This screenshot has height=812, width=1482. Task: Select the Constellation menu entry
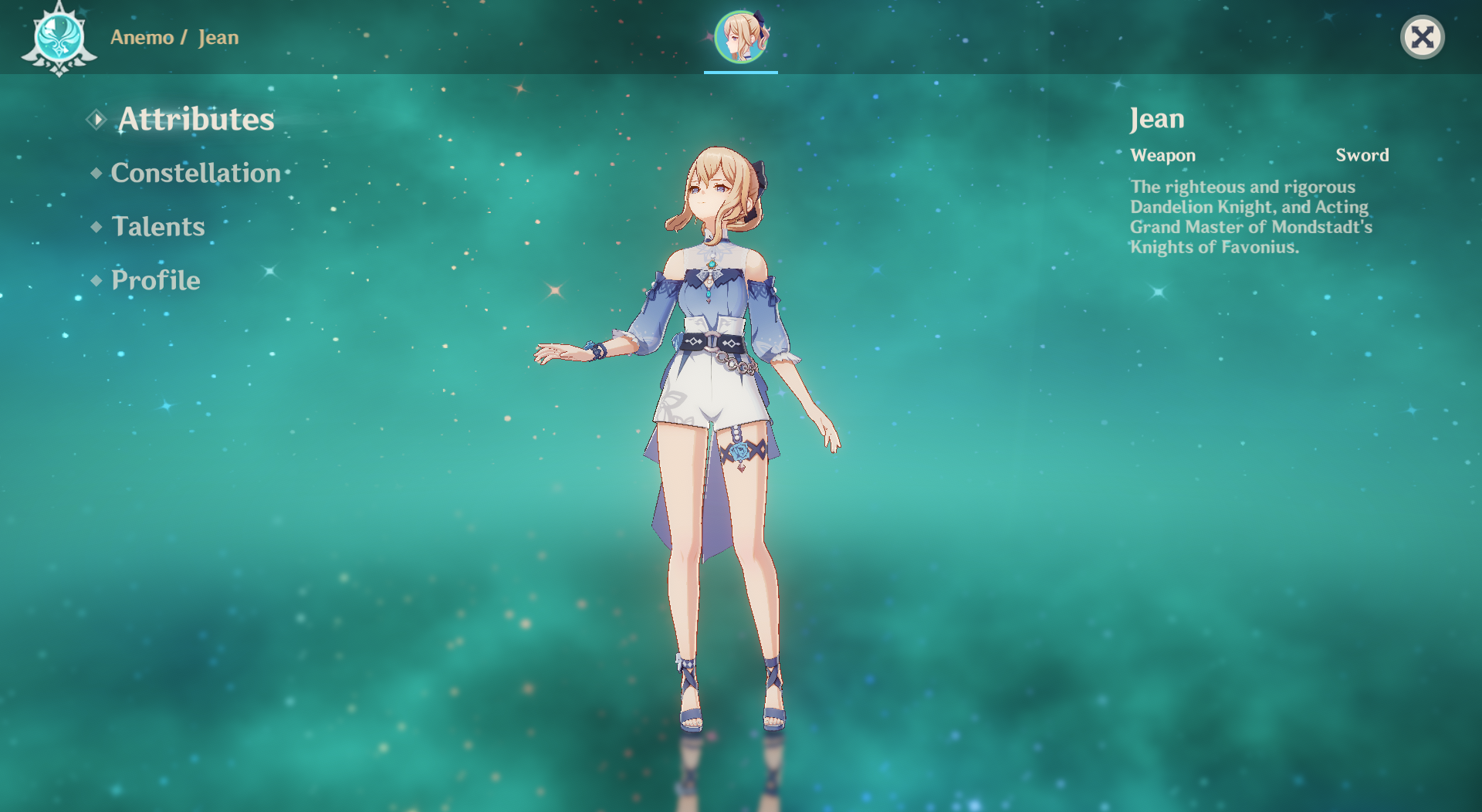pyautogui.click(x=195, y=173)
